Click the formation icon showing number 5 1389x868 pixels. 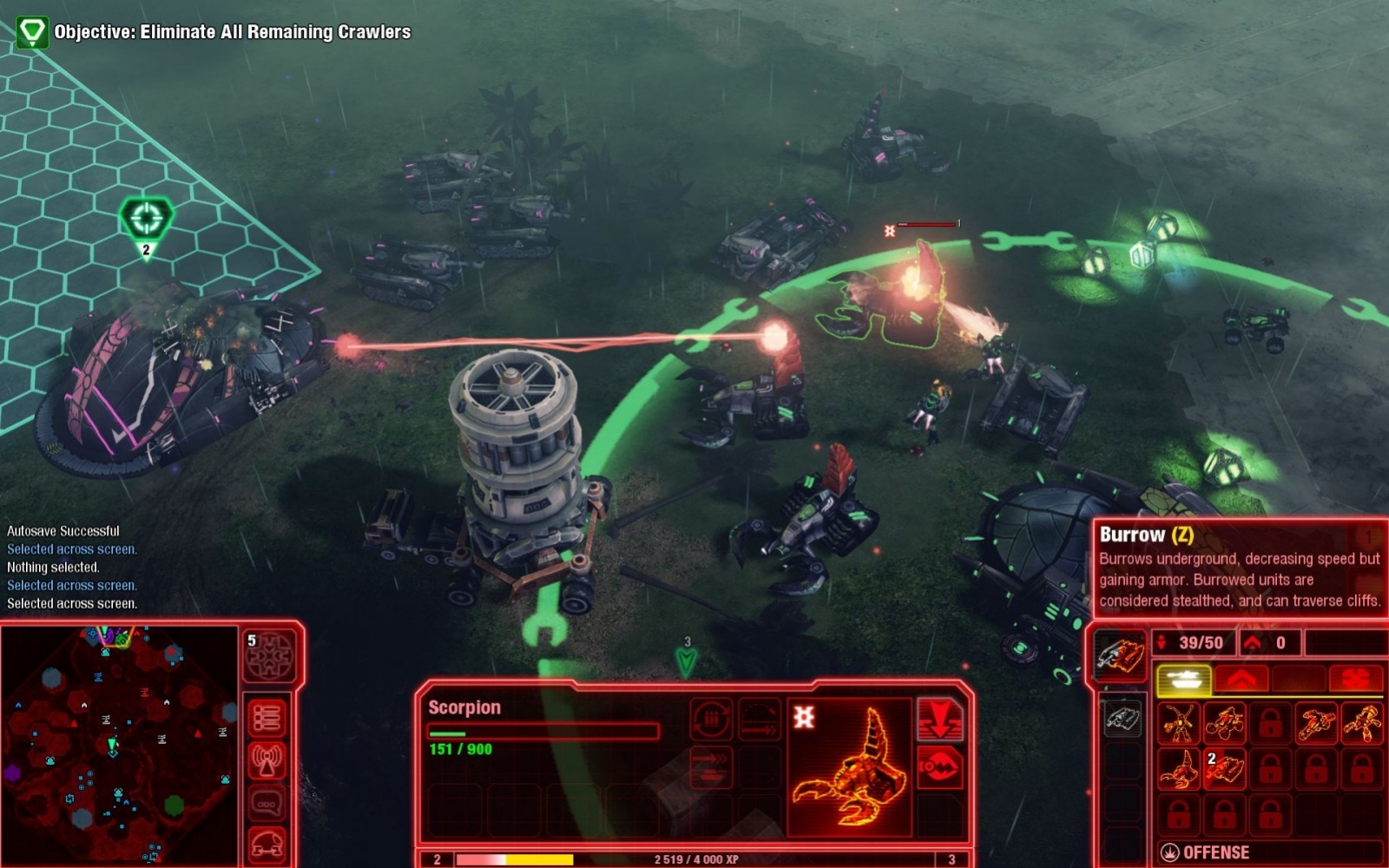[268, 654]
